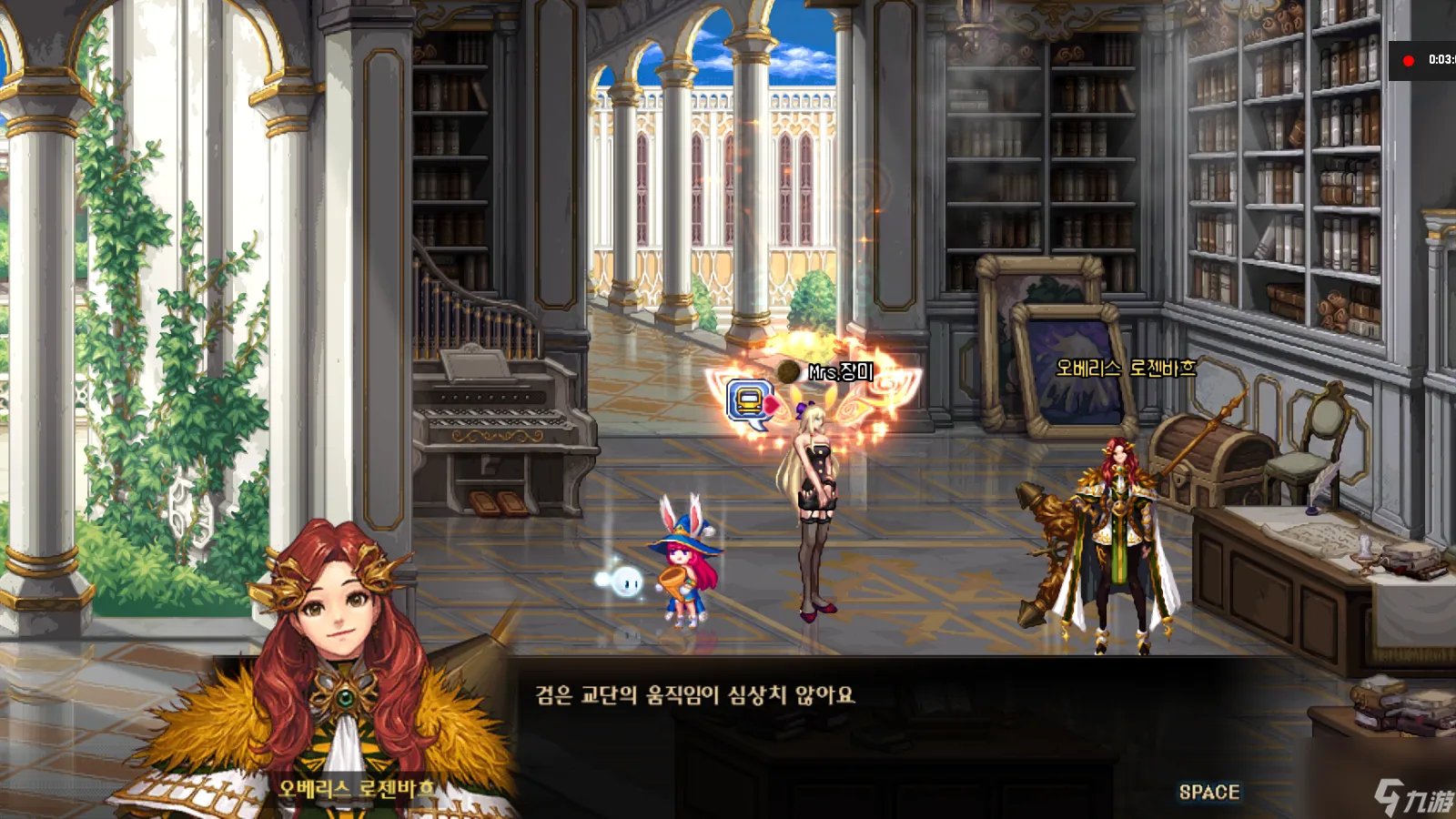Advance the dialogue by clicking the Korean text line

click(695, 695)
